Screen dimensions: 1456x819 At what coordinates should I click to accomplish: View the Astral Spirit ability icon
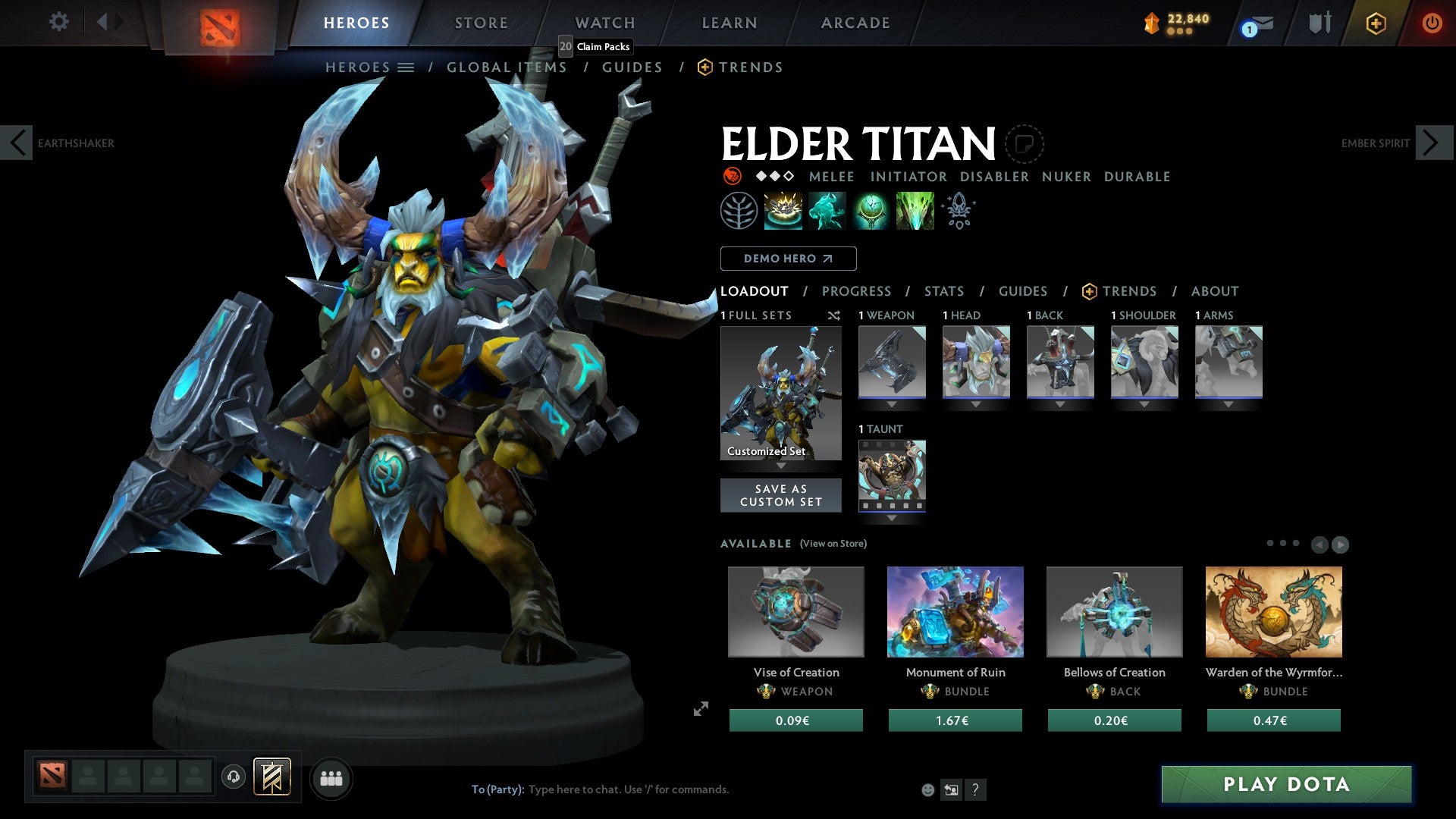[x=827, y=210]
